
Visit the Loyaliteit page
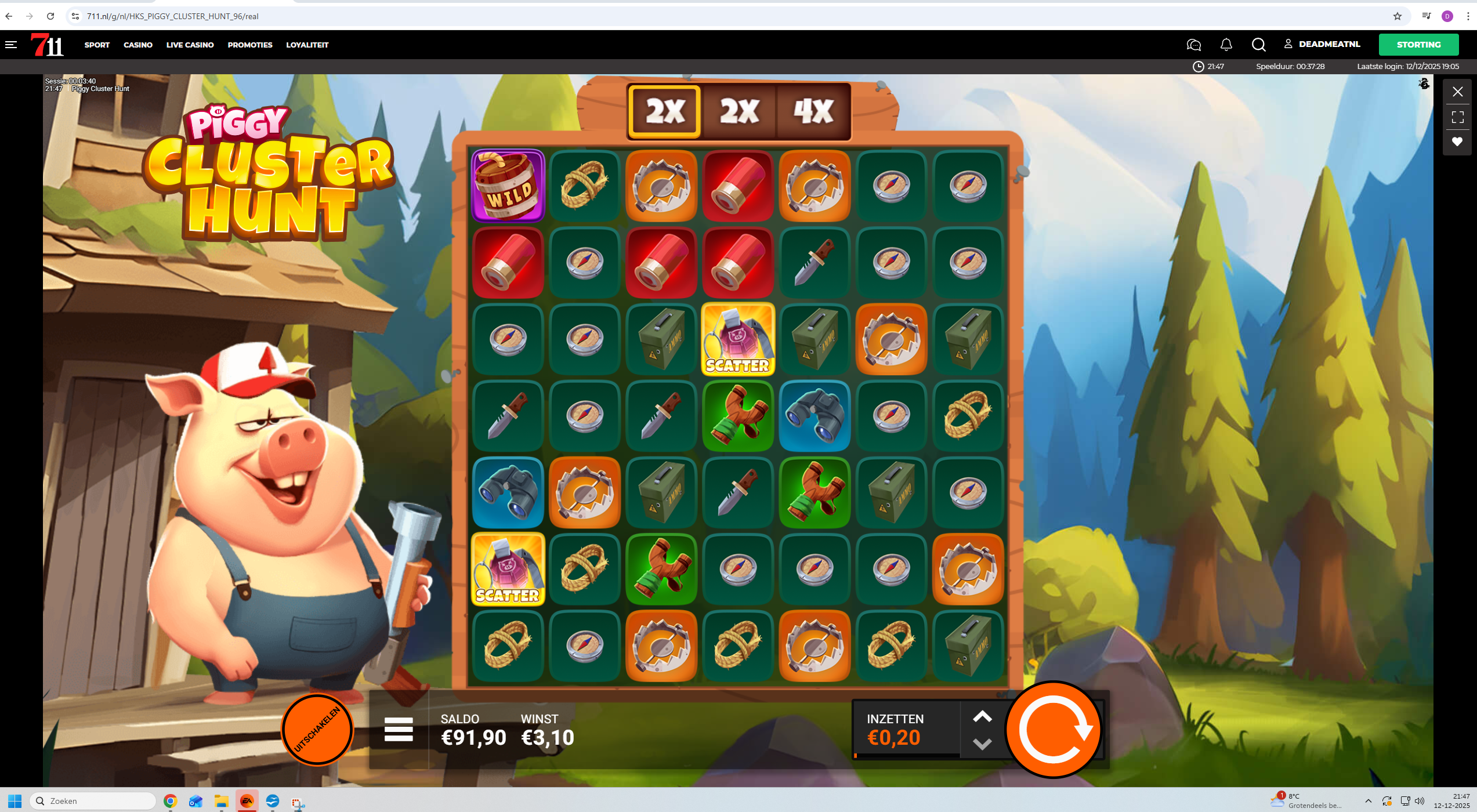click(307, 45)
